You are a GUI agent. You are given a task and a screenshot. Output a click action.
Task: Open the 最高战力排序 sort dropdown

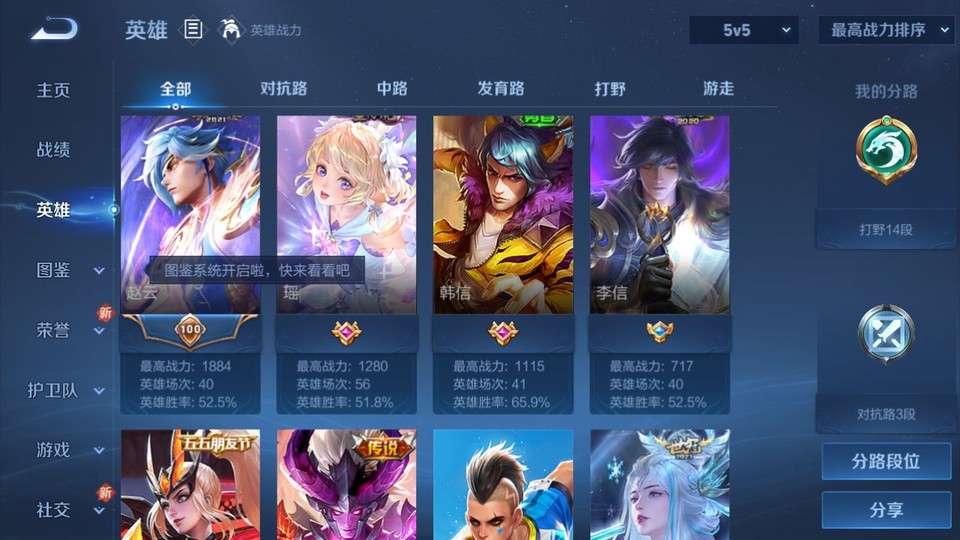[x=886, y=30]
